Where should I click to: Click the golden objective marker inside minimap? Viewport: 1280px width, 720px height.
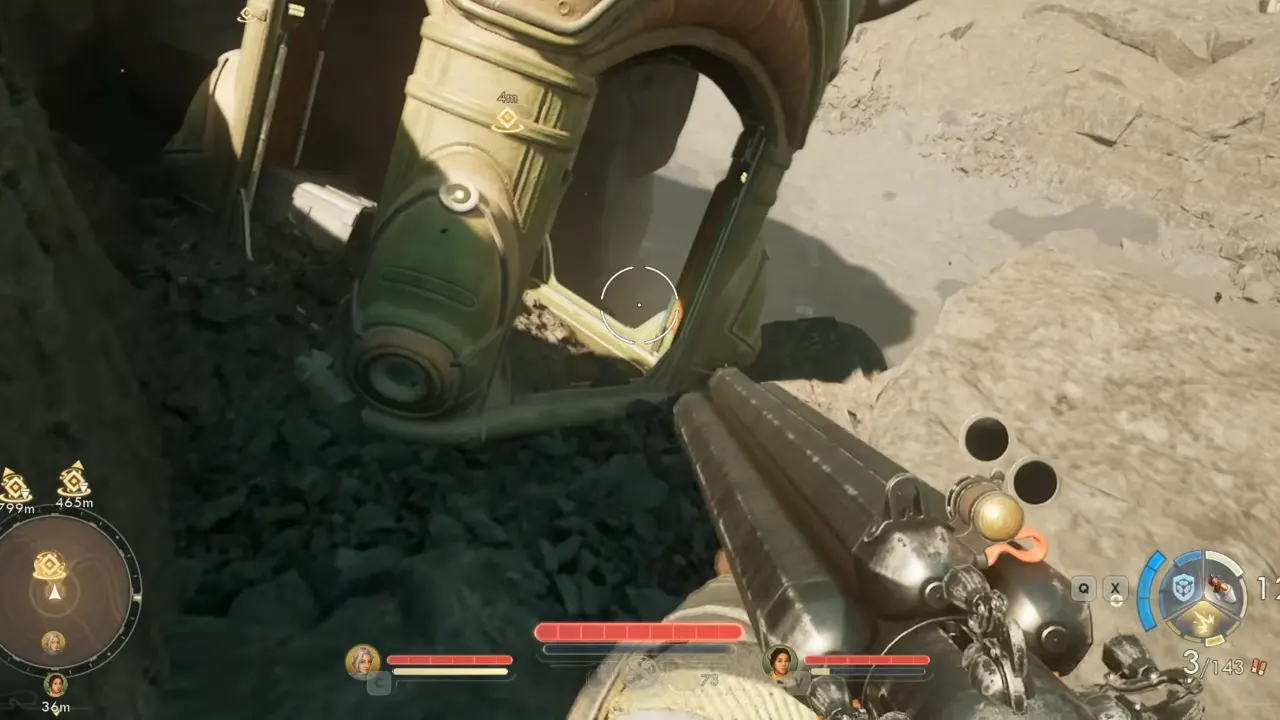[x=49, y=566]
